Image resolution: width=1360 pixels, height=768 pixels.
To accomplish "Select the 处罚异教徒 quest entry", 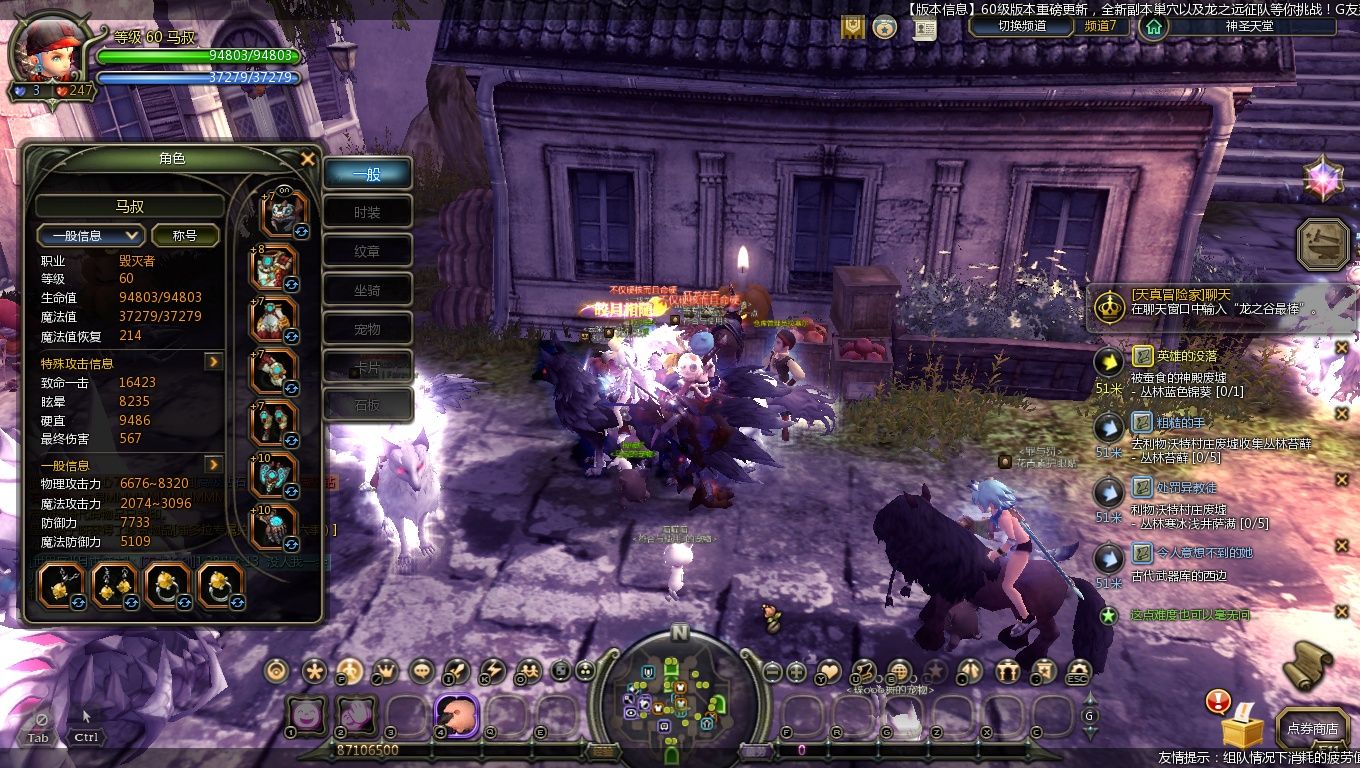I will [1188, 488].
